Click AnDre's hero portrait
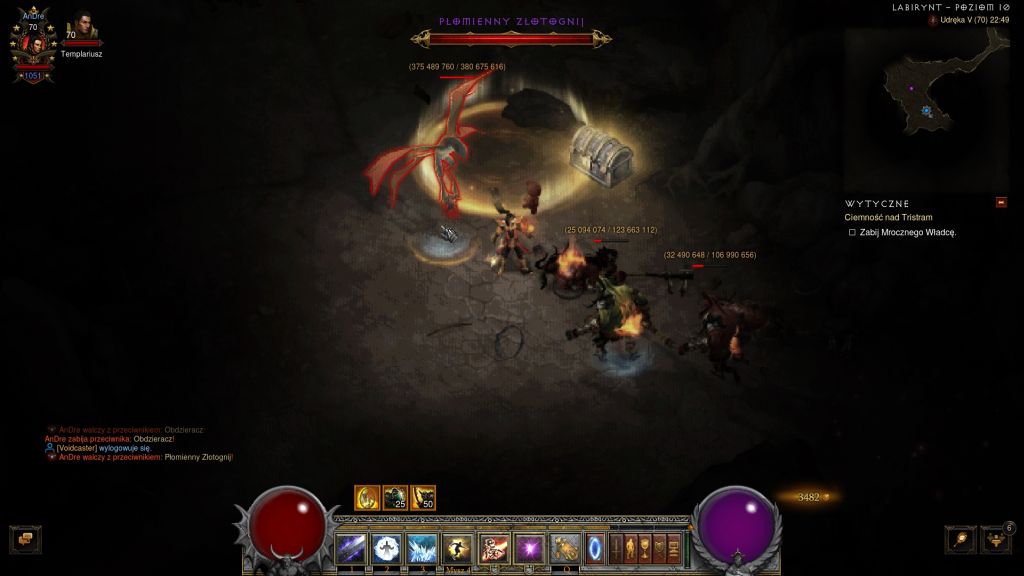This screenshot has height=576, width=1024. coord(32,45)
